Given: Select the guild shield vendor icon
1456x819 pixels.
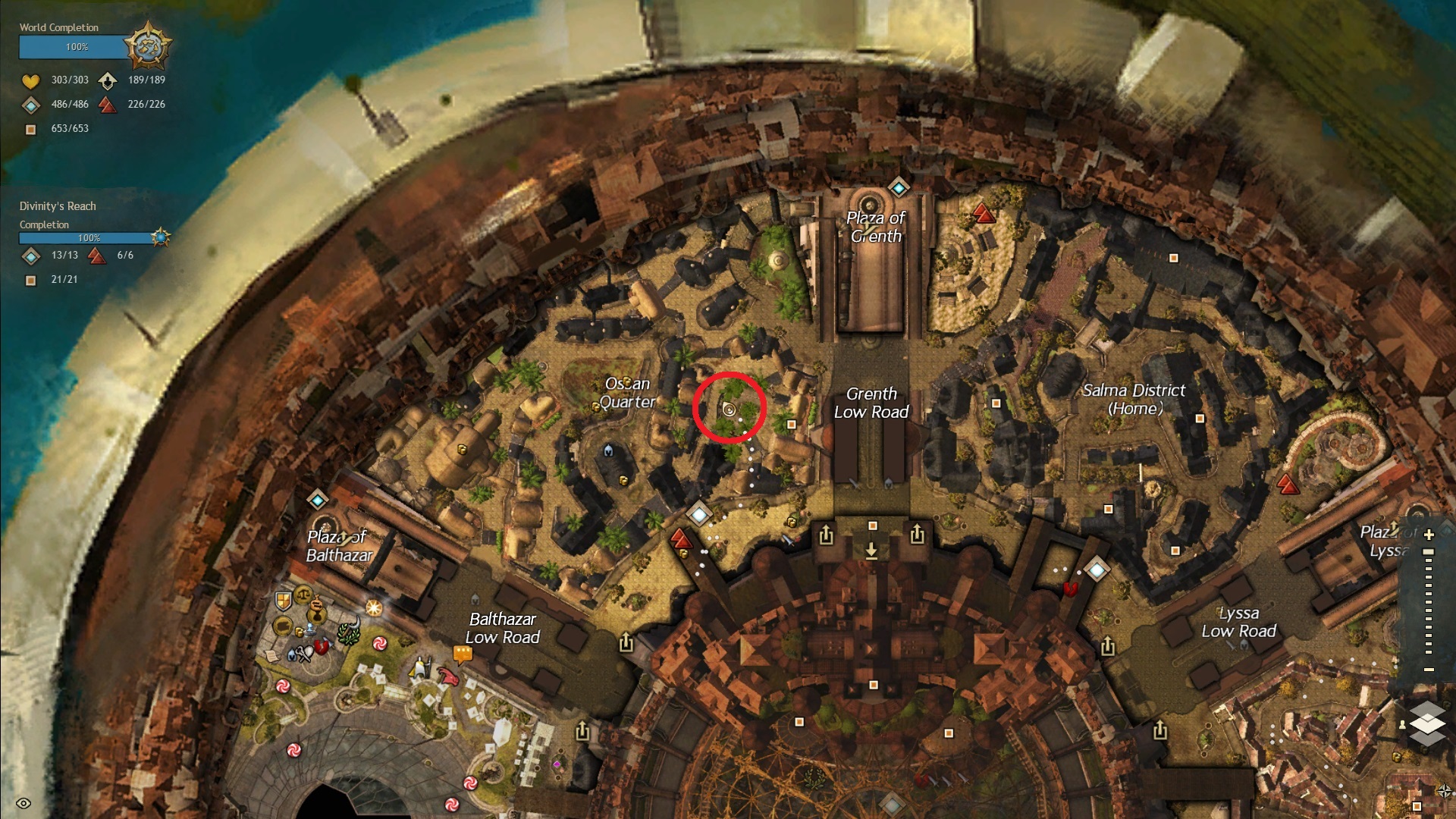Looking at the screenshot, I should point(283,601).
